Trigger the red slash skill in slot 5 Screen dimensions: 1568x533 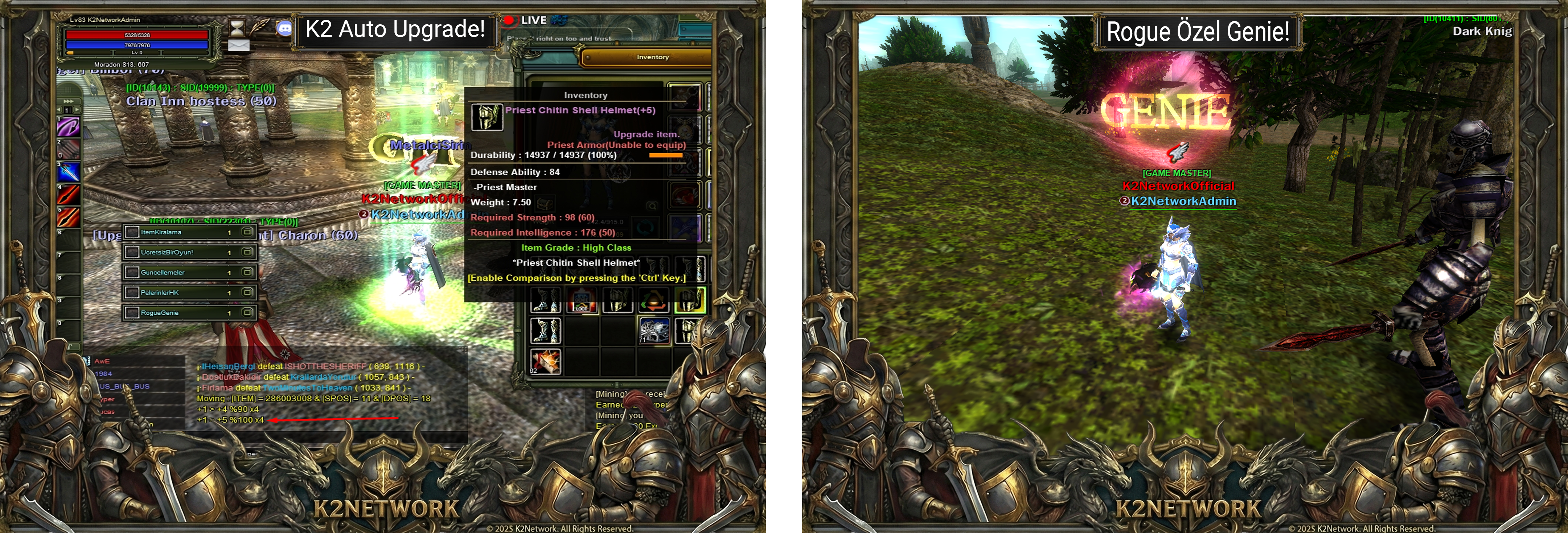(x=68, y=217)
